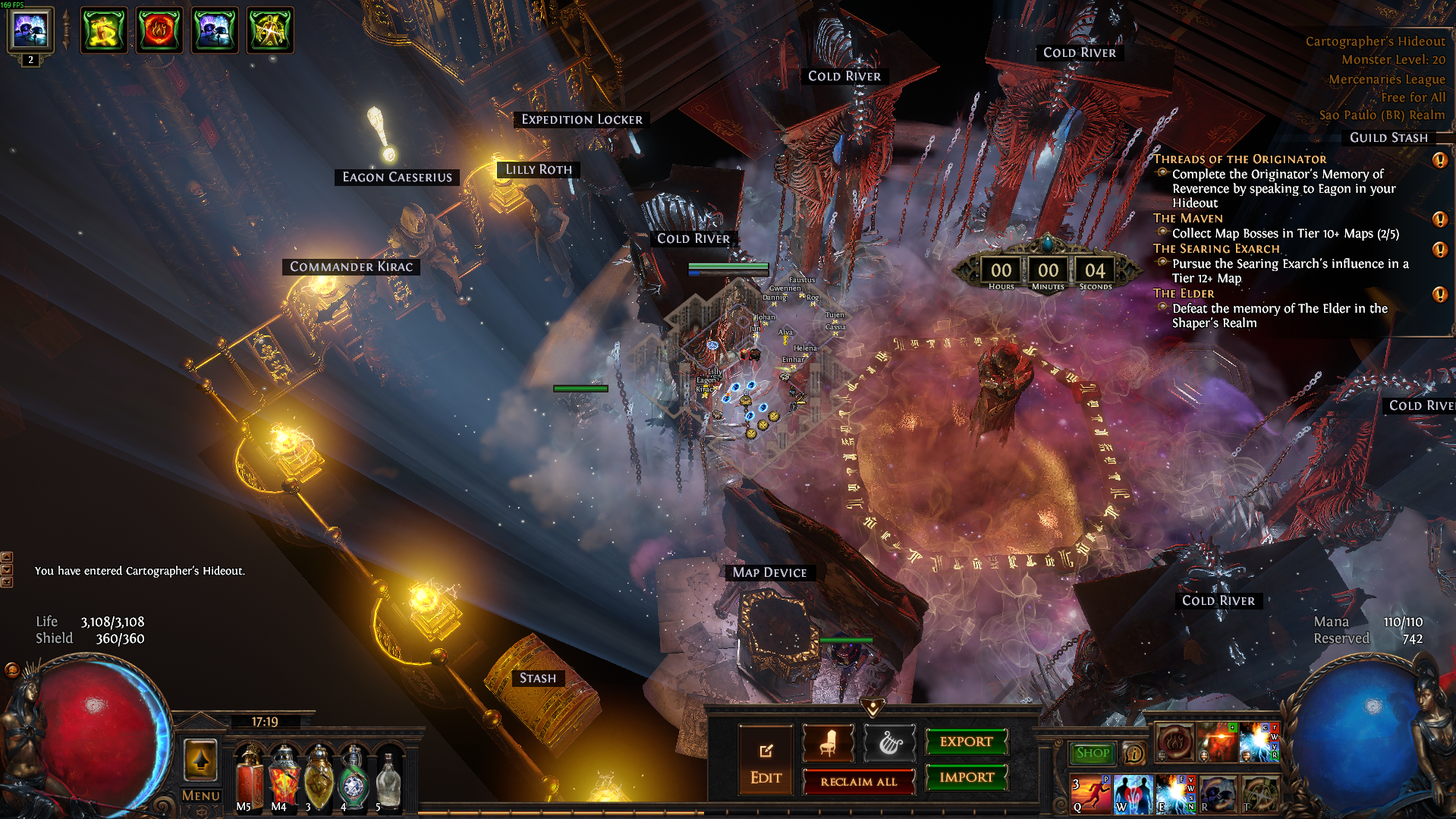The height and width of the screenshot is (819, 1456).
Task: Use the fiery flask bound to M4
Action: 284,777
